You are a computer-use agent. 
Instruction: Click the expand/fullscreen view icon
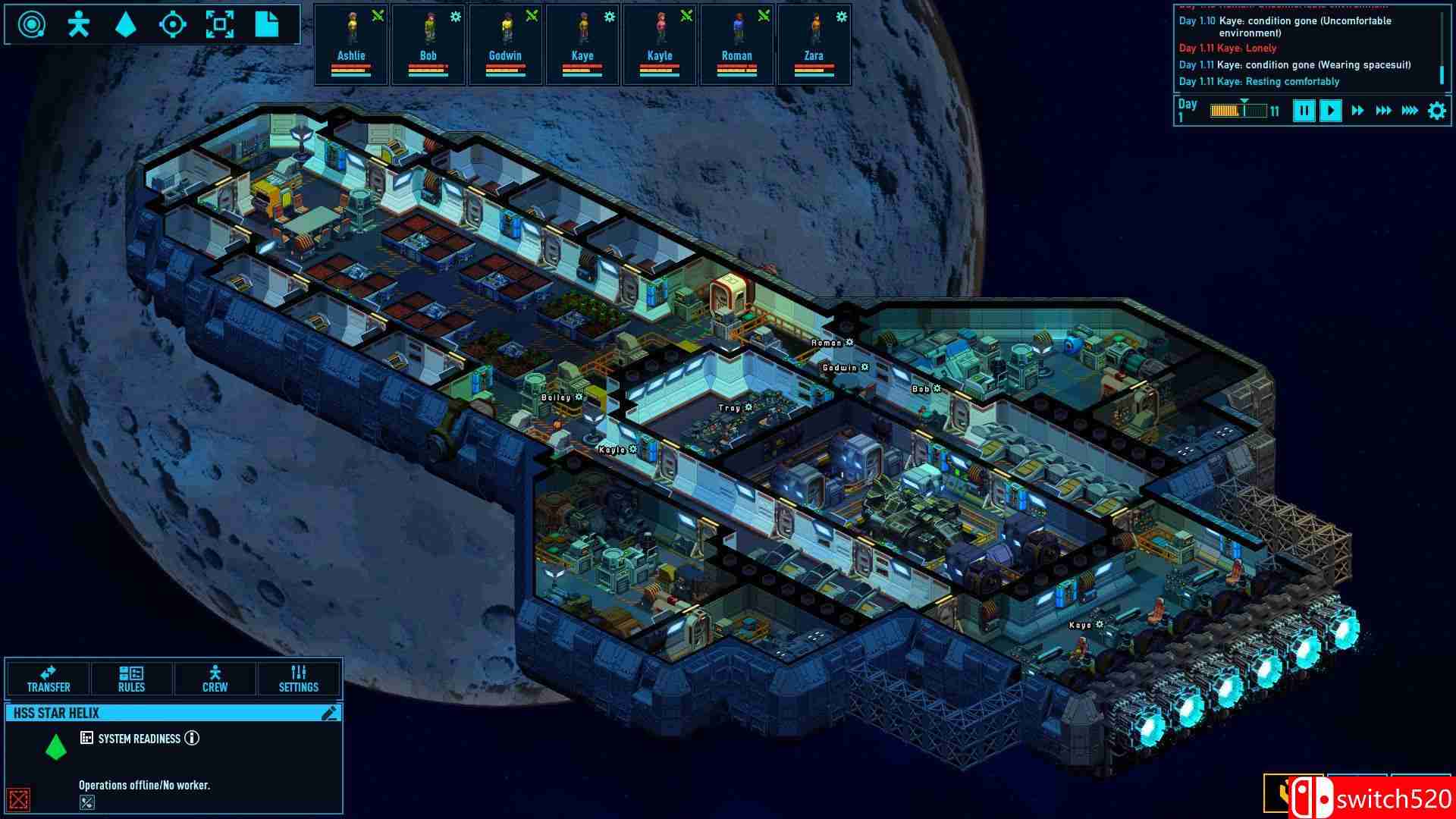(x=221, y=24)
